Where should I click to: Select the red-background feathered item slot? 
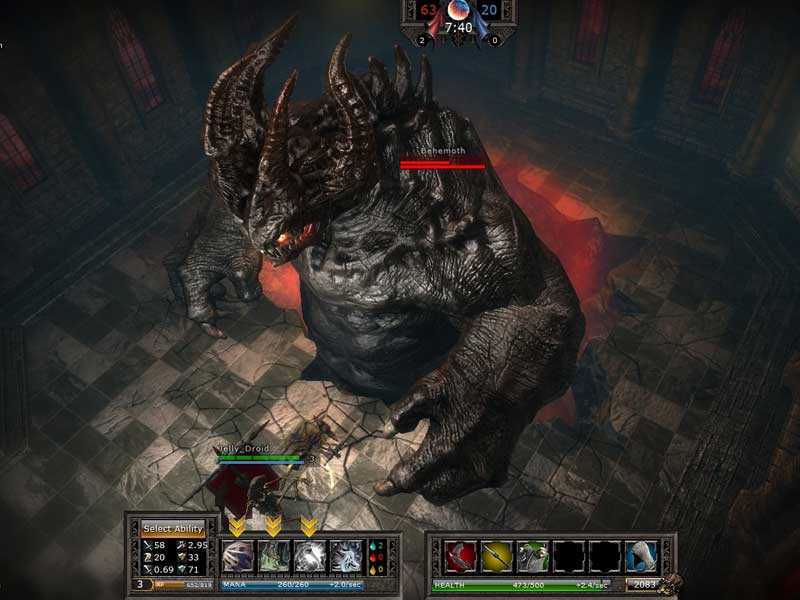tap(461, 555)
